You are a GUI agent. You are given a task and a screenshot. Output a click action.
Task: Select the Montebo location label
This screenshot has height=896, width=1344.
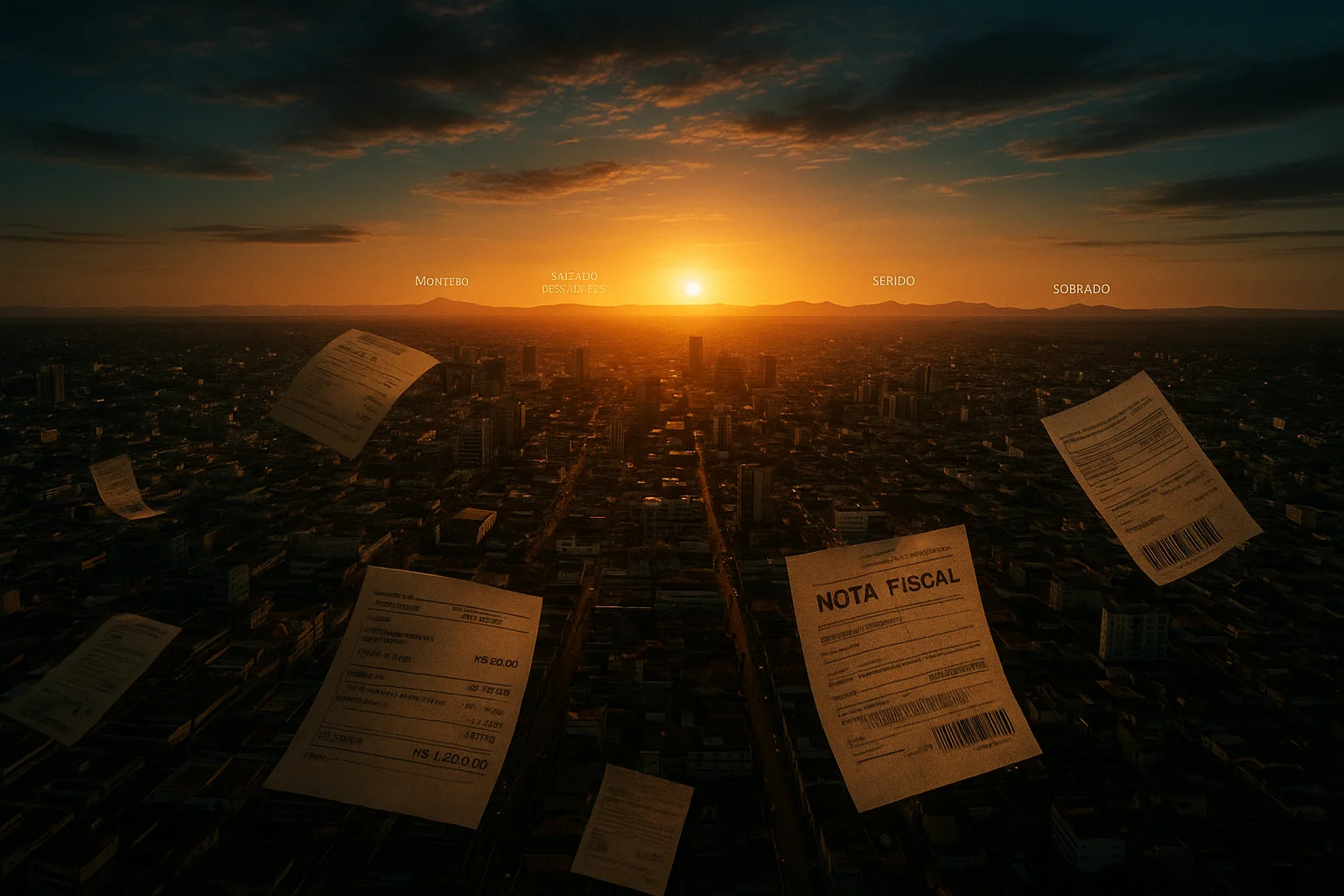442,281
